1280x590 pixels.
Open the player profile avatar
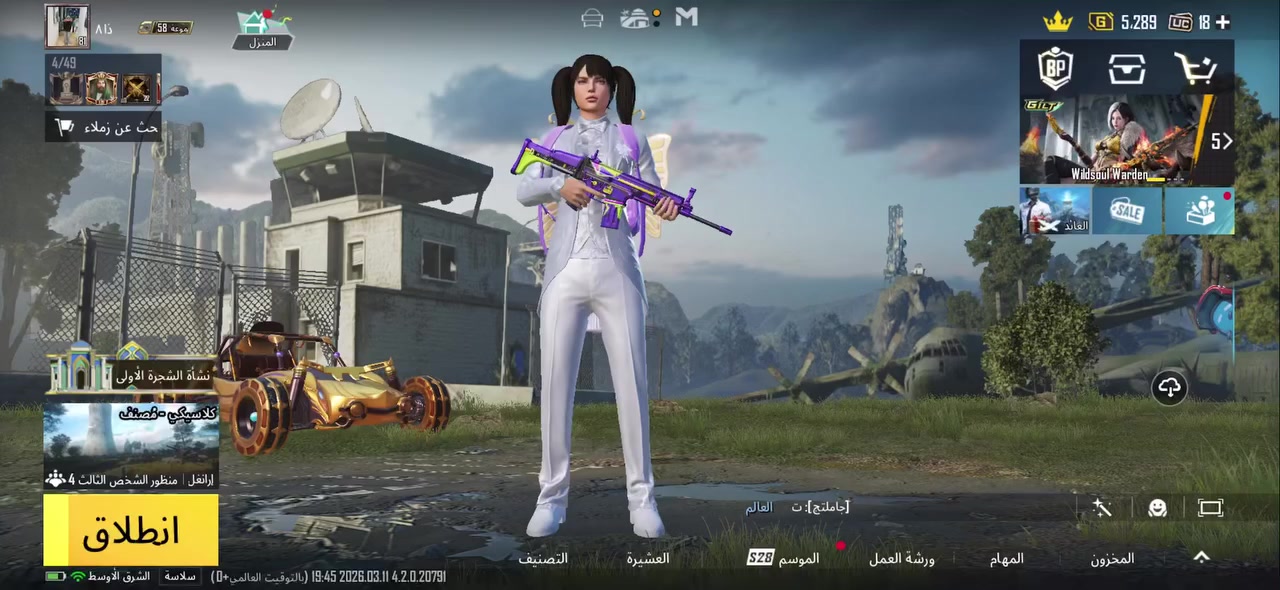click(67, 27)
